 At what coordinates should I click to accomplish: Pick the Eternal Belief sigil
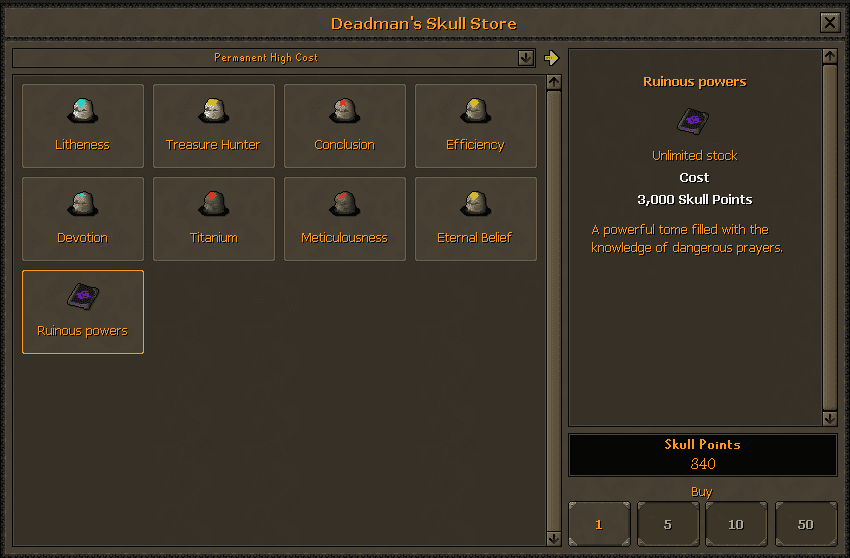click(x=475, y=219)
